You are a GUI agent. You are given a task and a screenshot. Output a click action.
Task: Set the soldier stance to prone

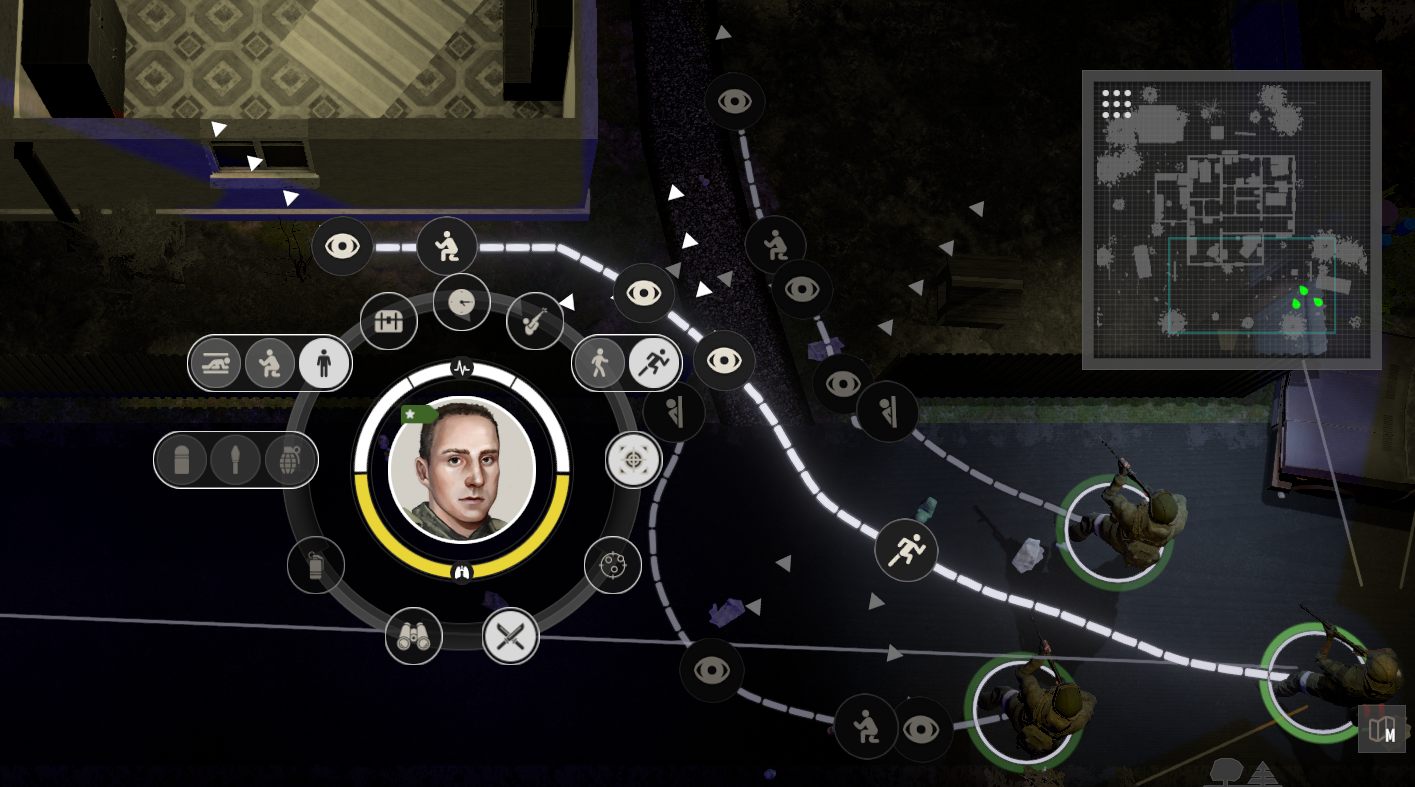point(215,364)
